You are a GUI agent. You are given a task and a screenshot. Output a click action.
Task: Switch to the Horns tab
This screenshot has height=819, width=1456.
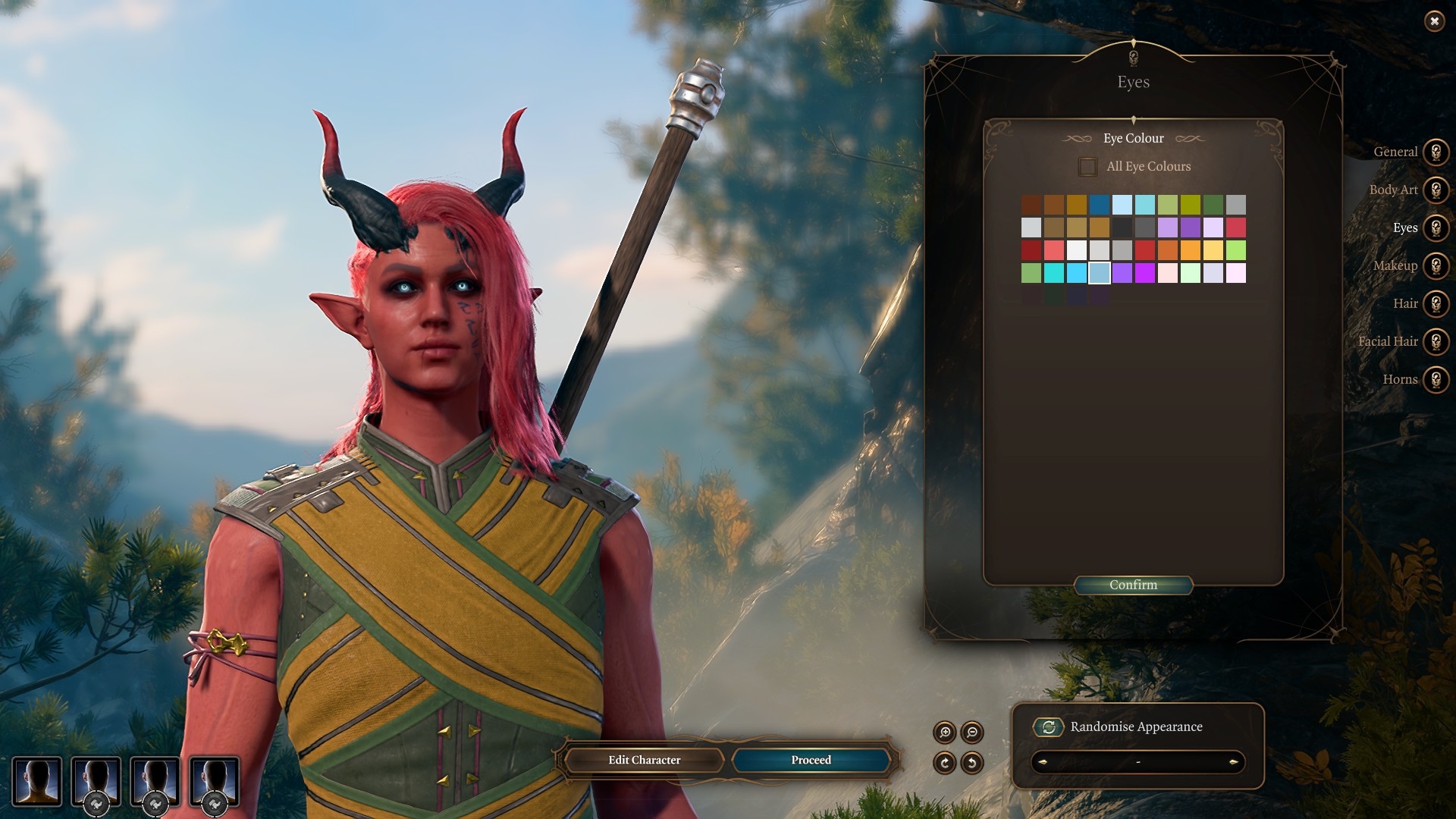(x=1435, y=379)
